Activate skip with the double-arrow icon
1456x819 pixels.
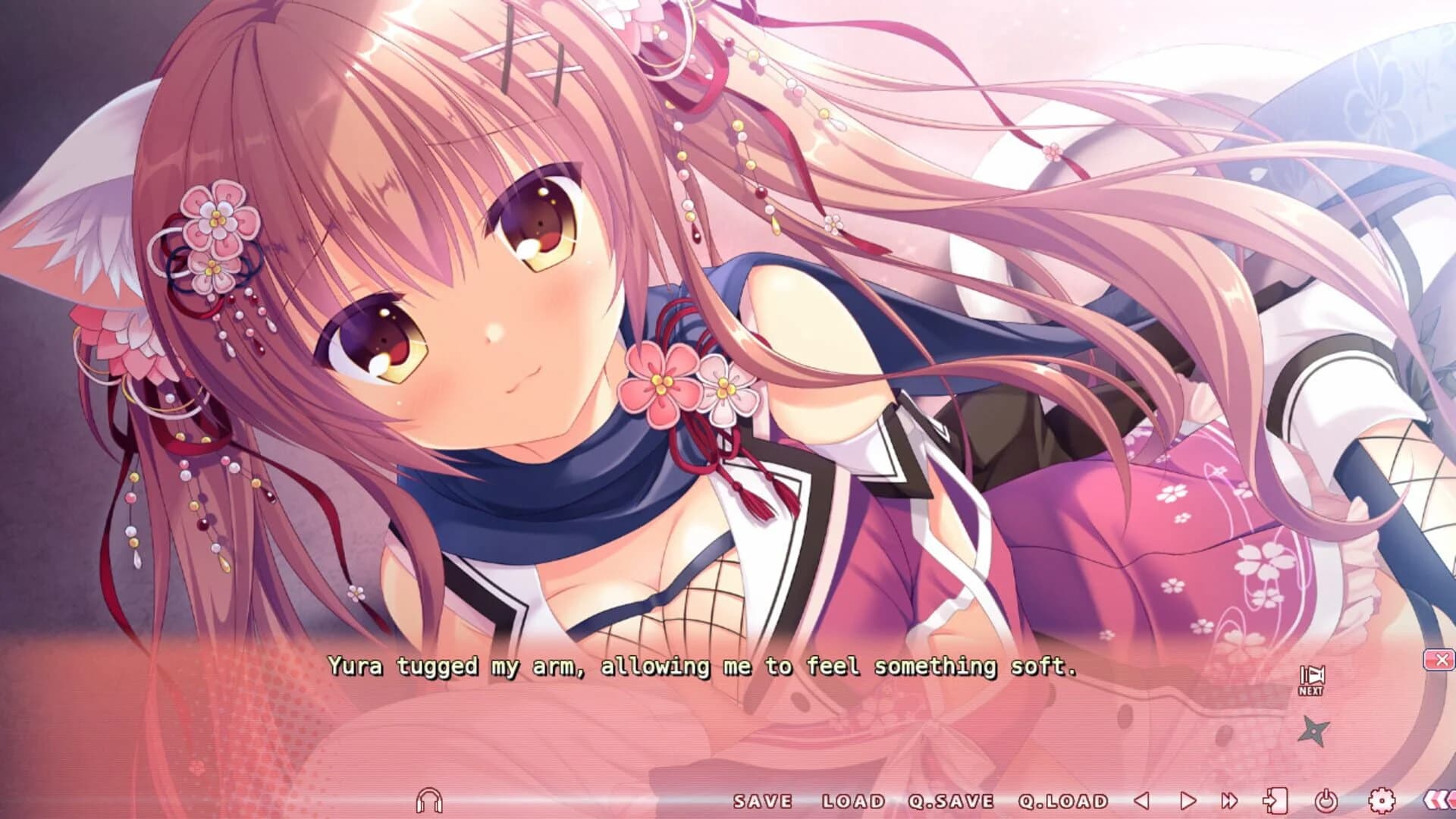coord(1228,800)
